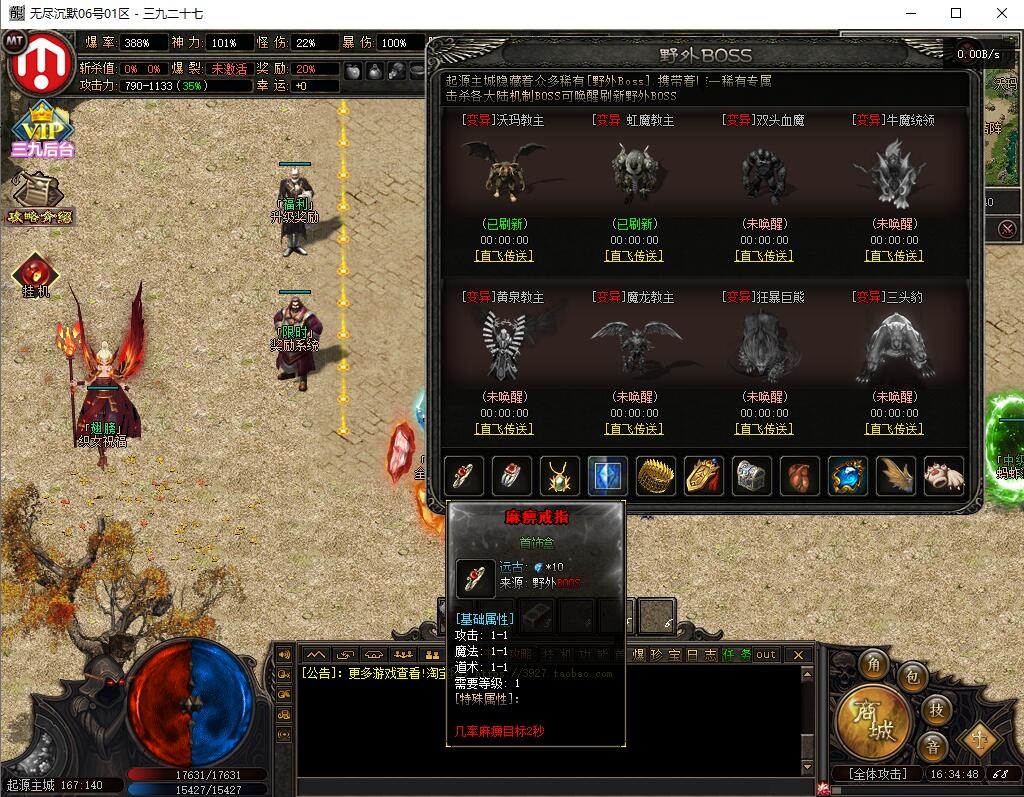Open the character panel with the 角 button

click(876, 665)
